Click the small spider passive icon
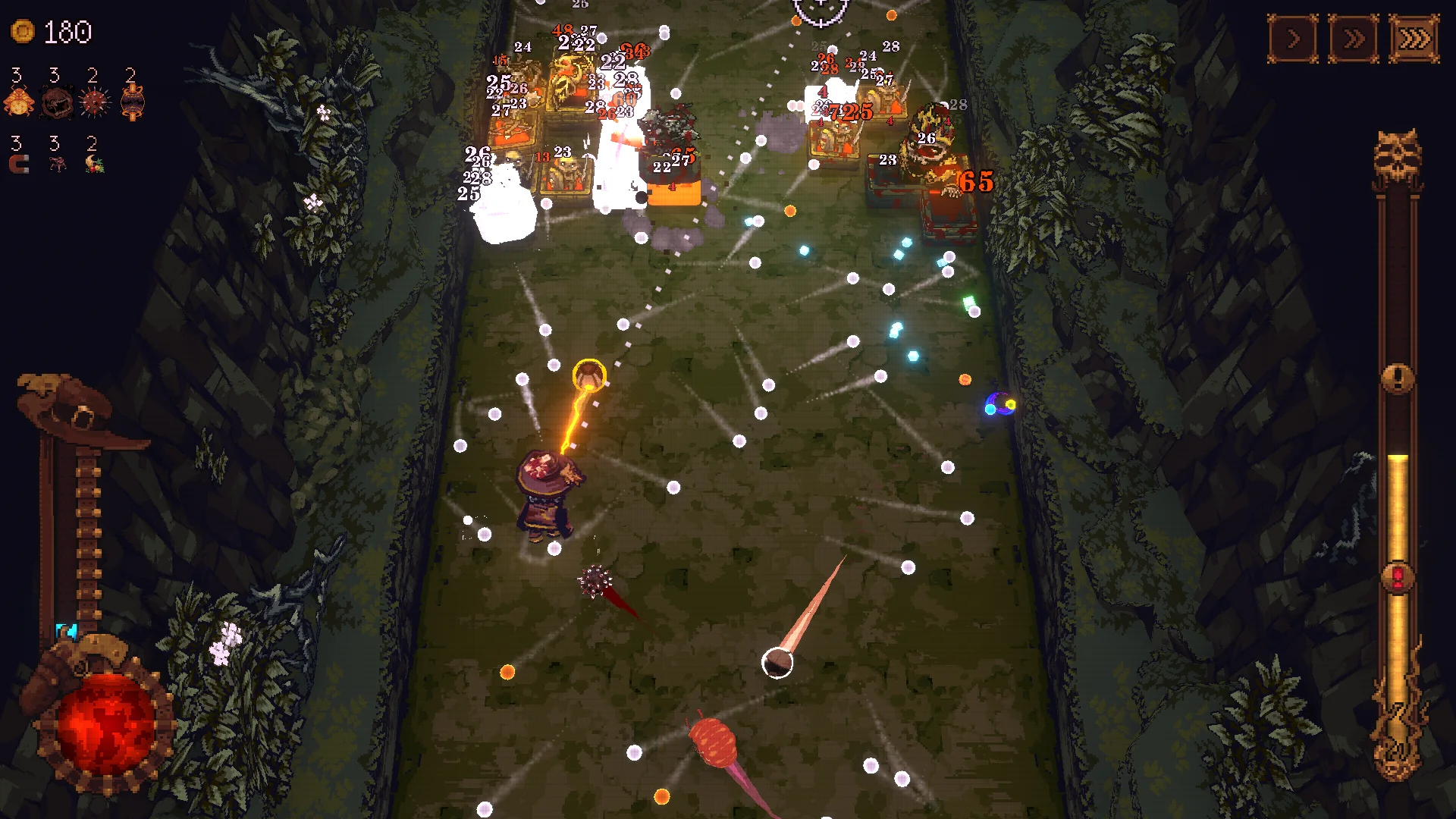The image size is (1456, 819). click(x=57, y=164)
